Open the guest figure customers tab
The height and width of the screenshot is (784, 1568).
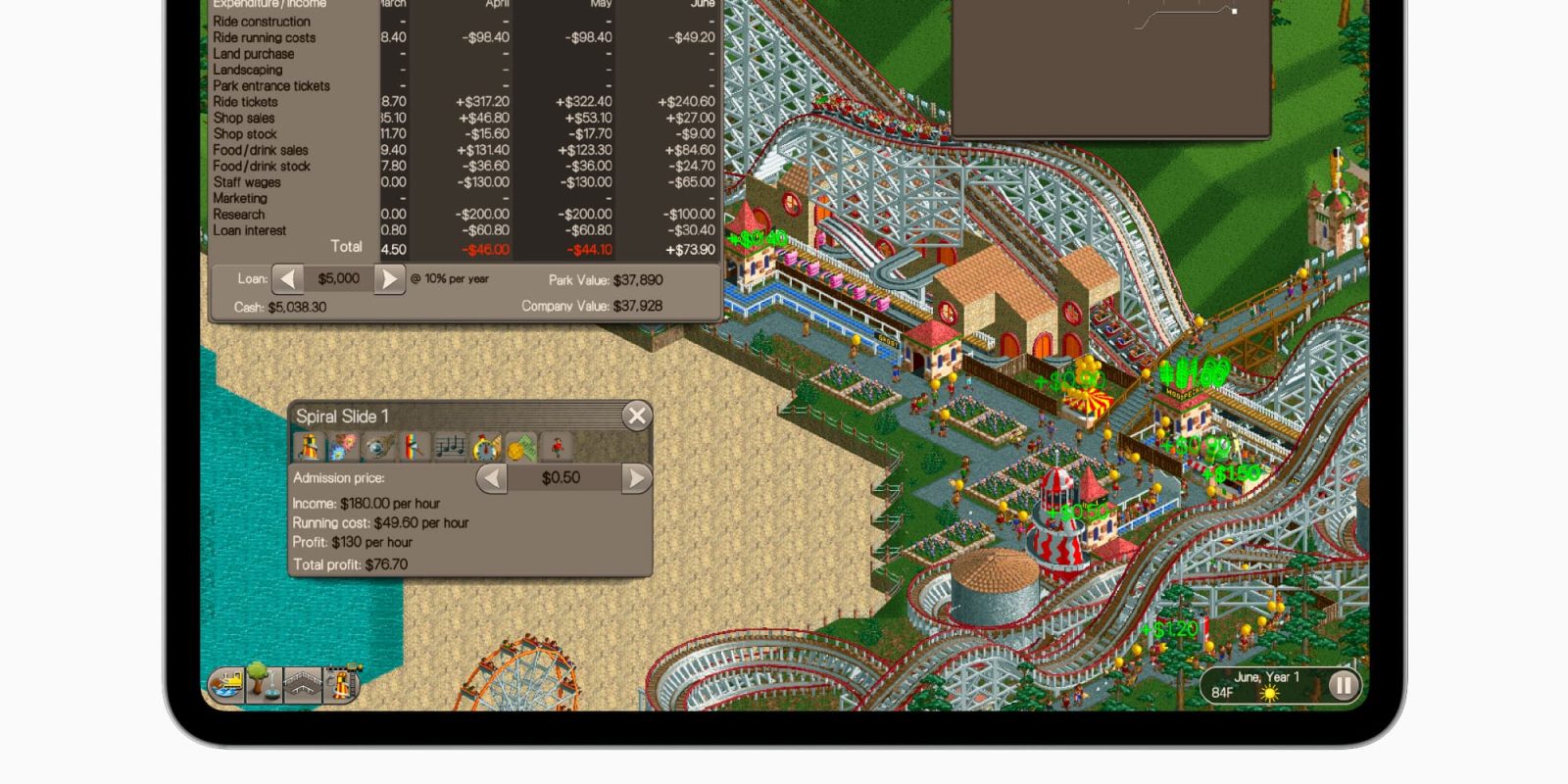click(557, 448)
